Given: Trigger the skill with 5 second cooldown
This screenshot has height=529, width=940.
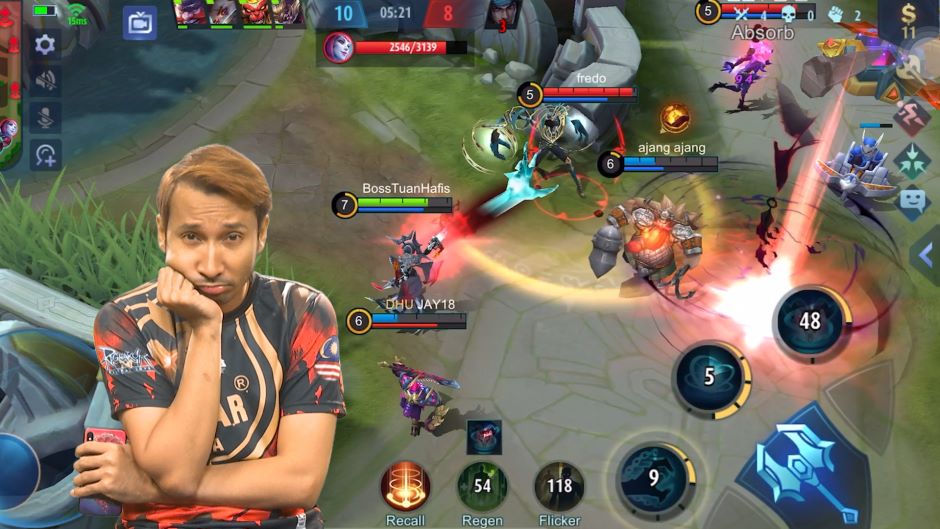Looking at the screenshot, I should click(710, 378).
